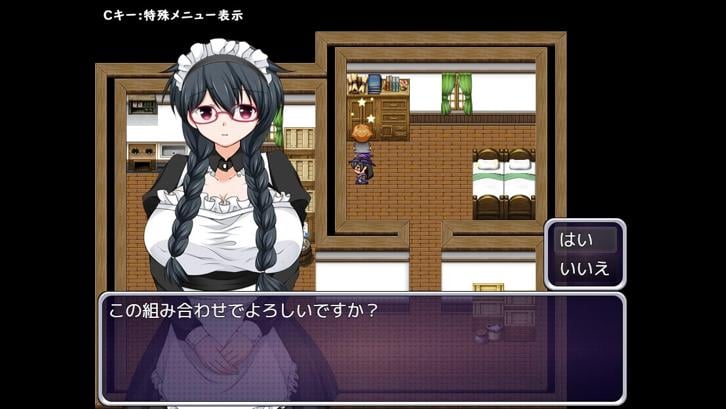Select the いいえ option to decline
The width and height of the screenshot is (726, 409).
point(584,267)
